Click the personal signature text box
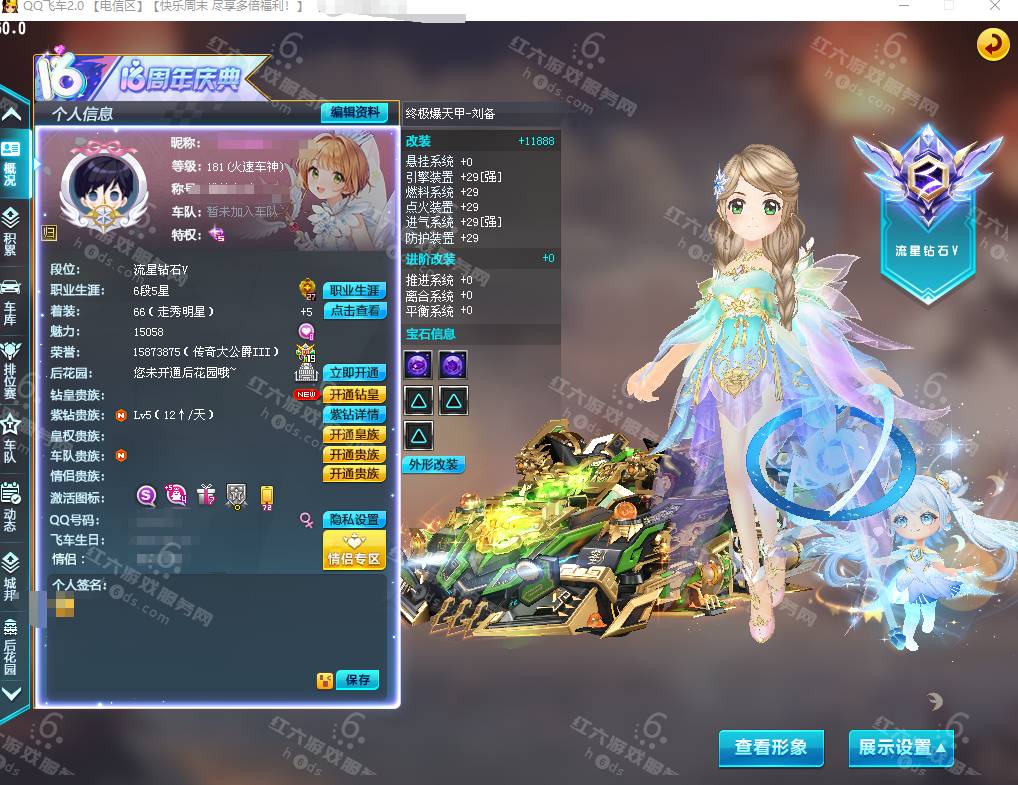Viewport: 1018px width, 785px height. click(x=215, y=625)
